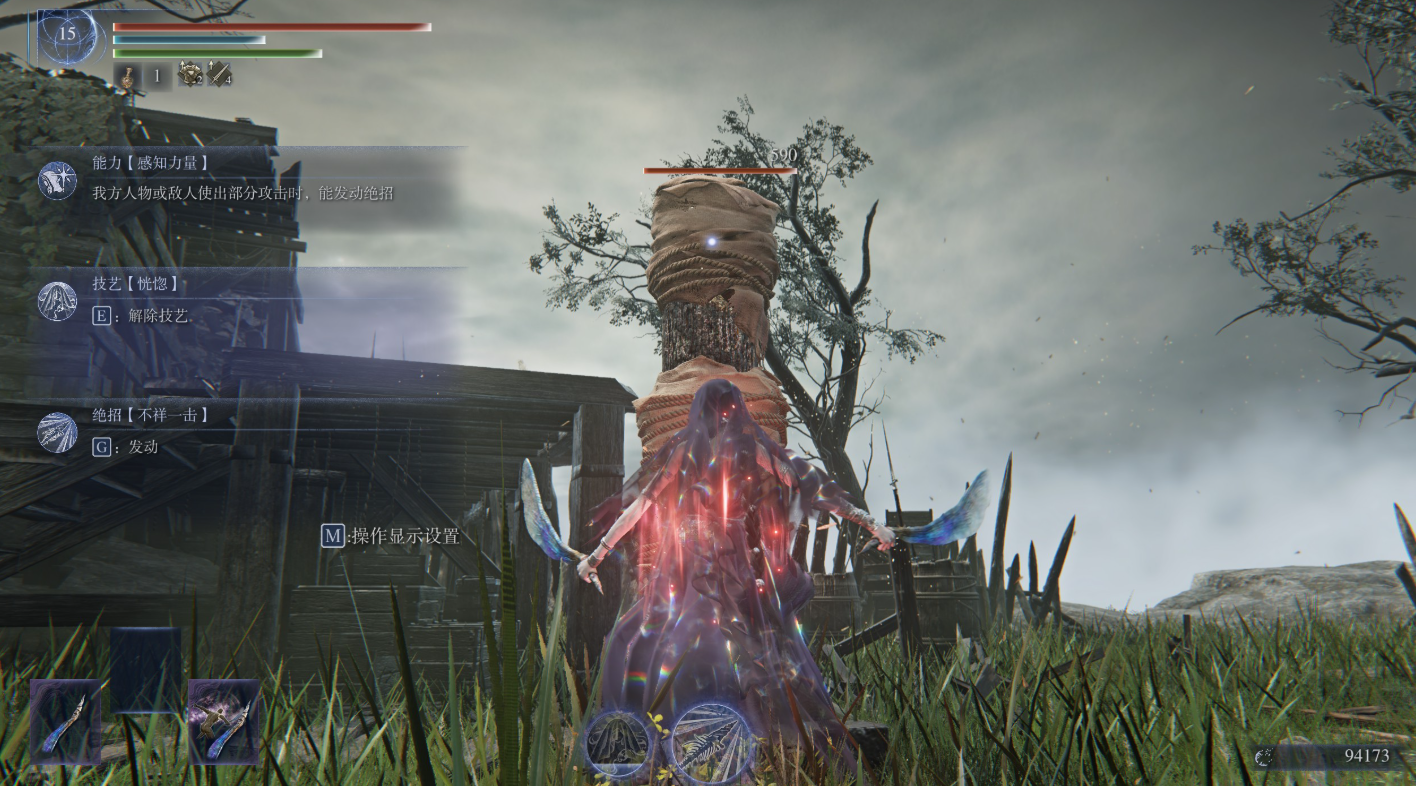This screenshot has width=1416, height=786.
Task: Click the level 15 character emblem
Action: click(x=67, y=36)
